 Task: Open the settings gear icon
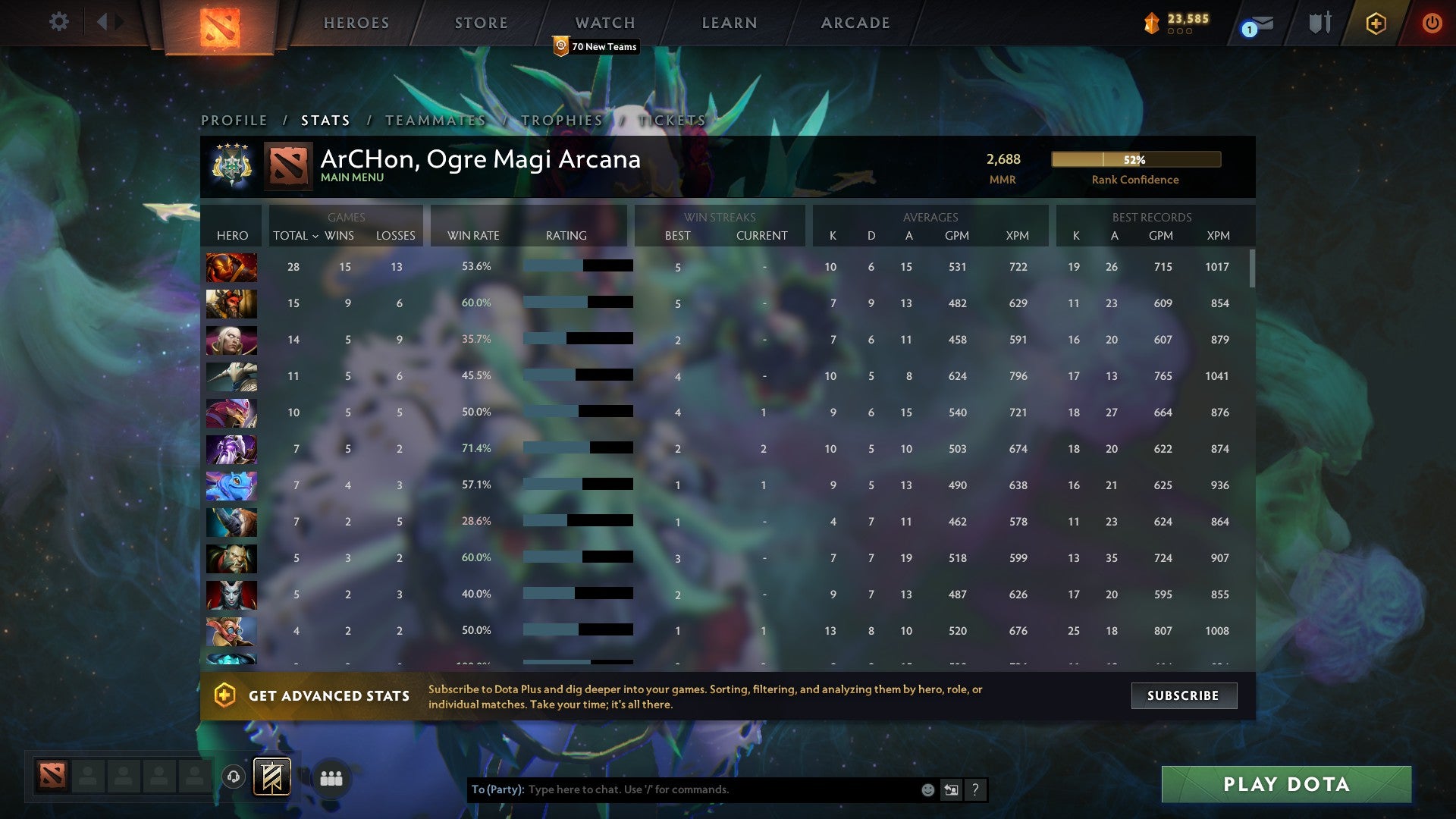pyautogui.click(x=59, y=22)
